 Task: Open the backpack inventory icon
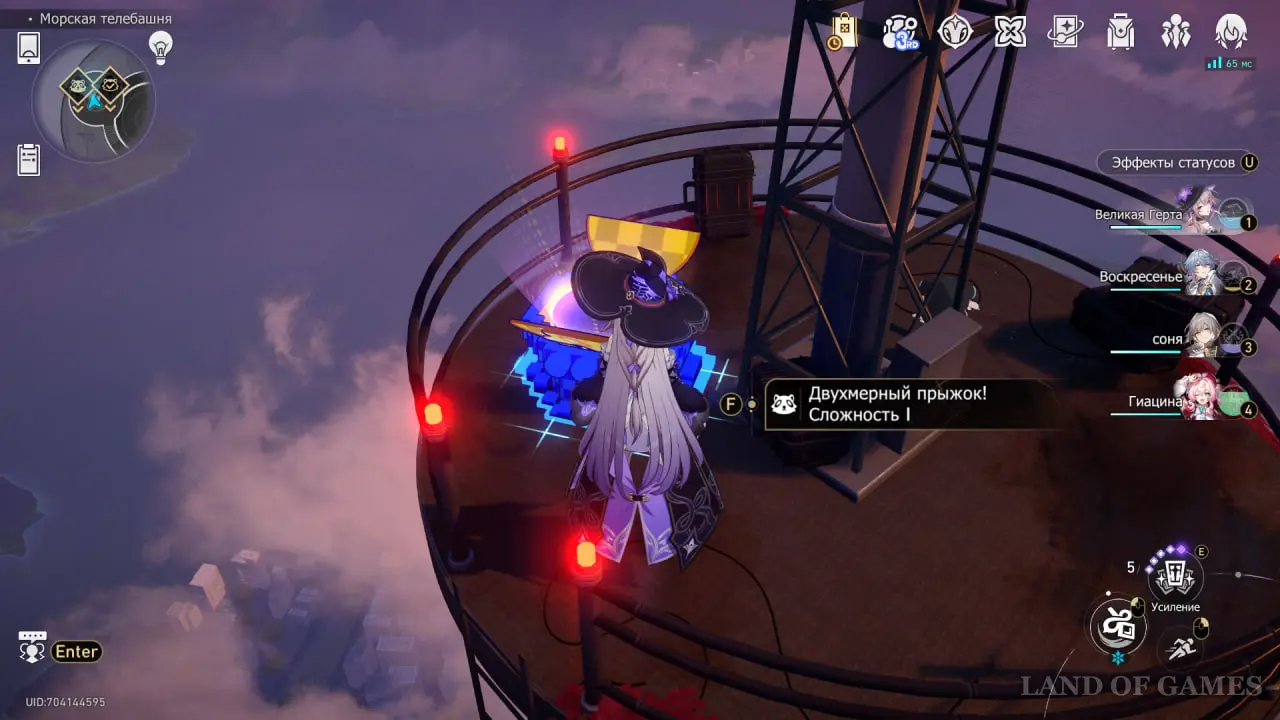pos(1120,32)
